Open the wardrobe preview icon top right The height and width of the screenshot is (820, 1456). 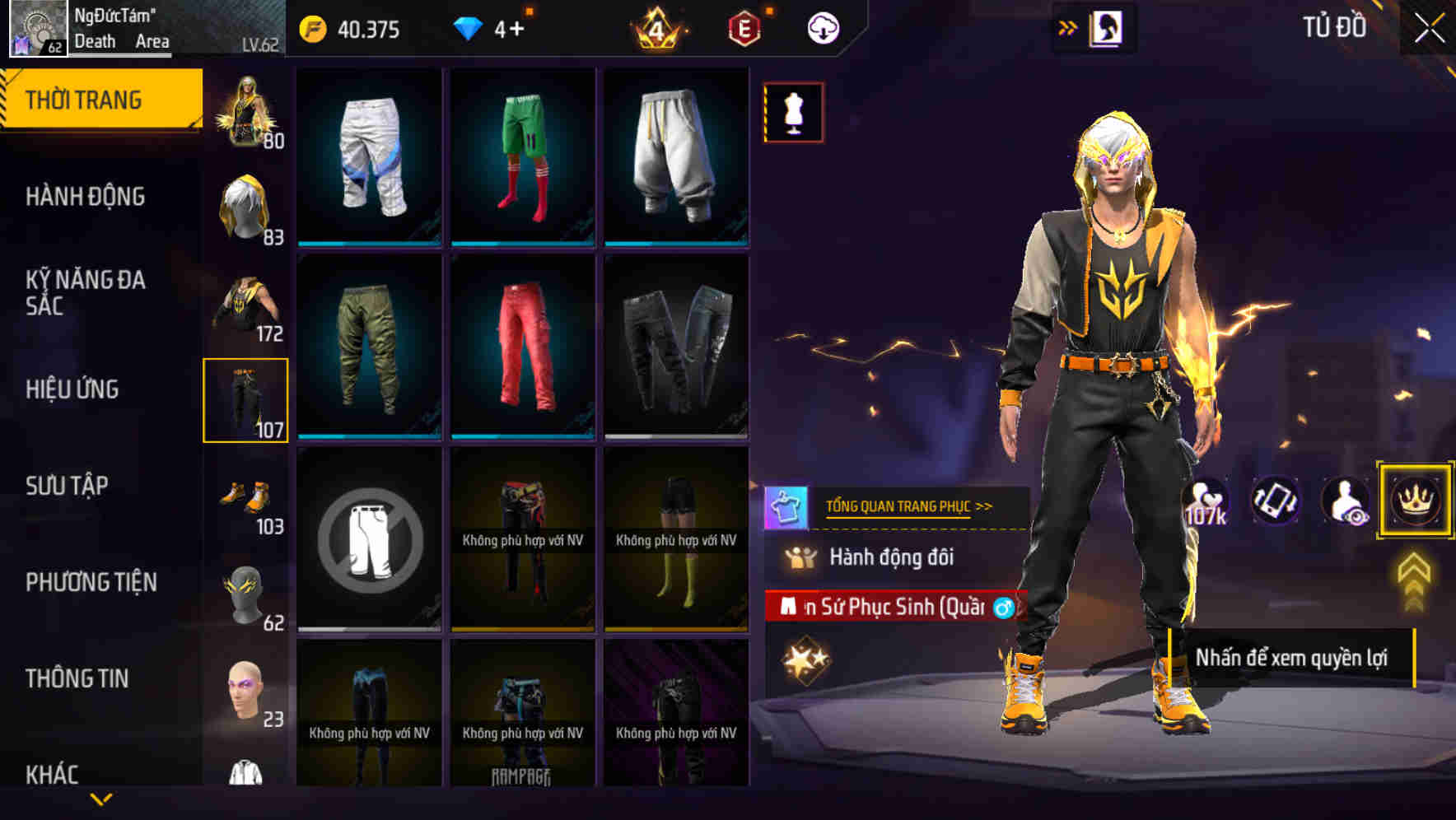pyautogui.click(x=1108, y=27)
